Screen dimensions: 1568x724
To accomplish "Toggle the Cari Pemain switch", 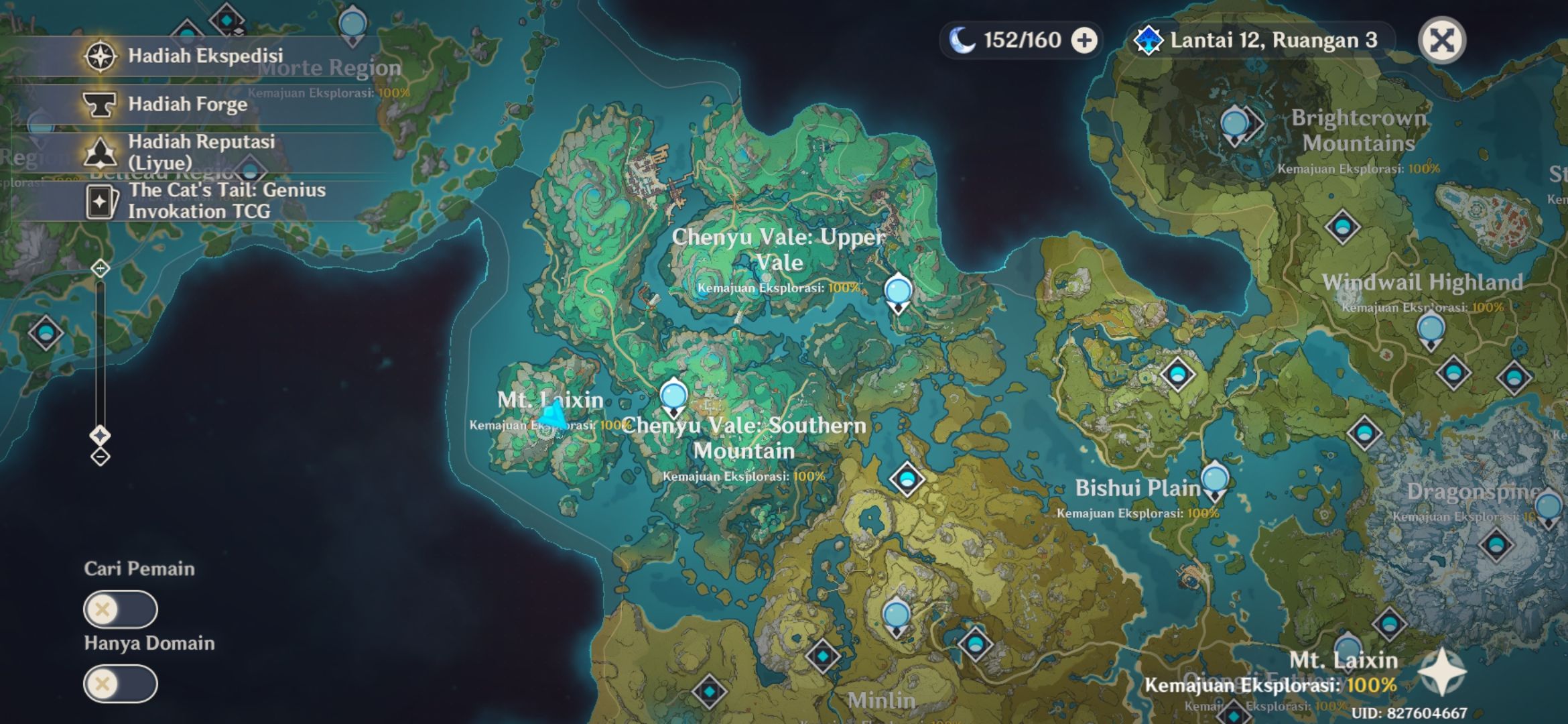I will tap(121, 609).
